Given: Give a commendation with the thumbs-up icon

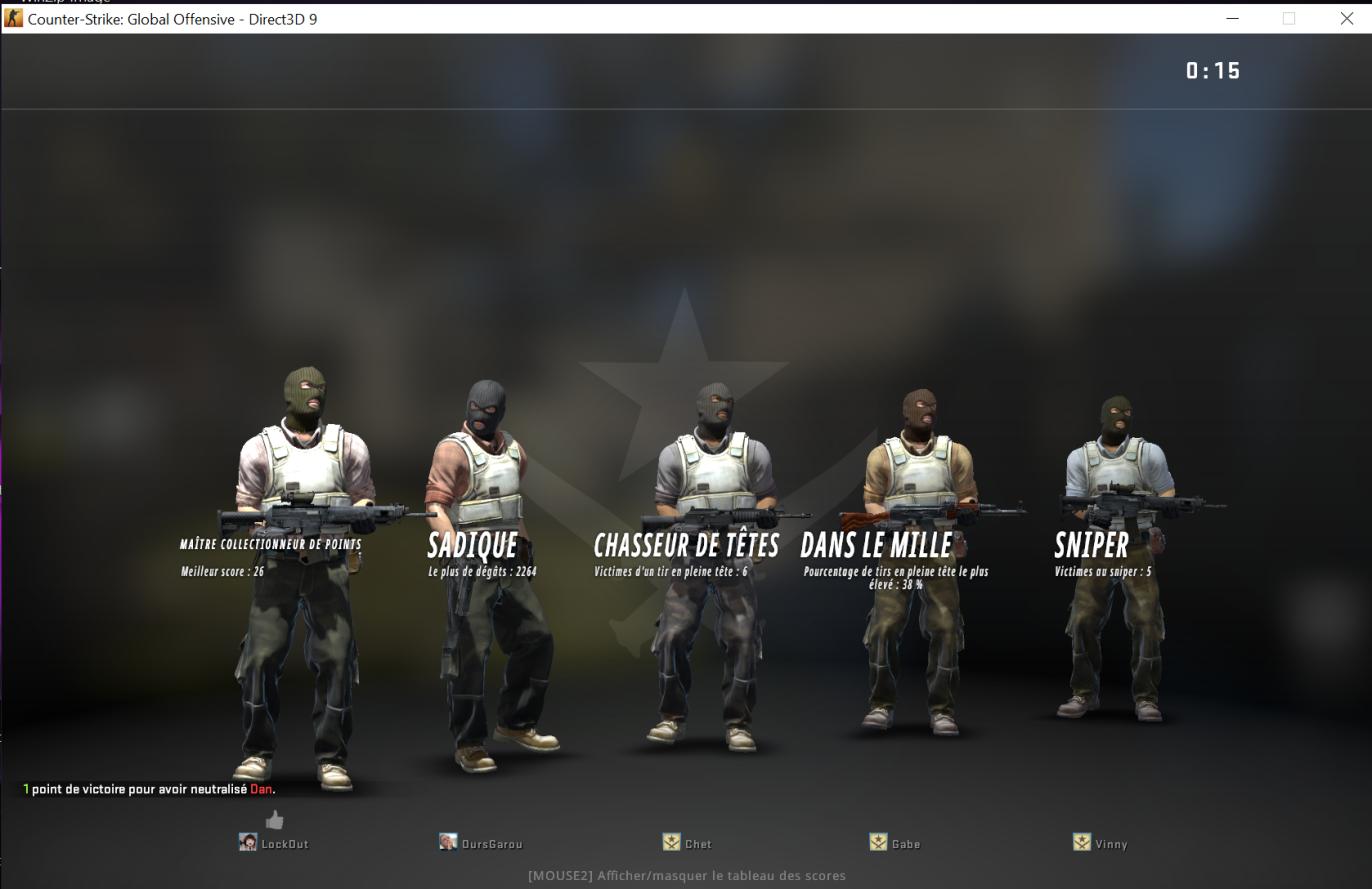Looking at the screenshot, I should 273,819.
